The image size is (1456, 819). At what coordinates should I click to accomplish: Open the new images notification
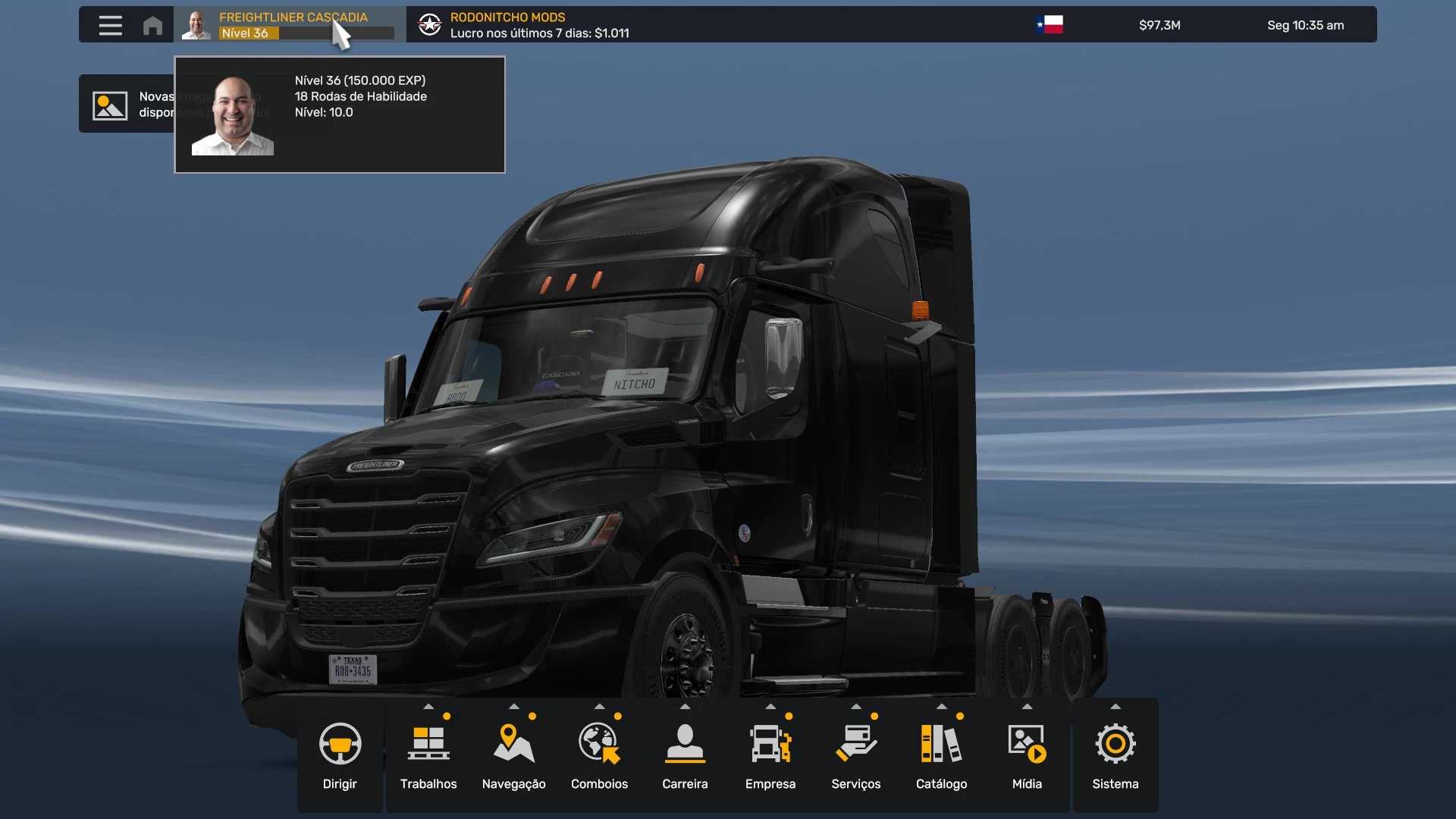tap(127, 104)
